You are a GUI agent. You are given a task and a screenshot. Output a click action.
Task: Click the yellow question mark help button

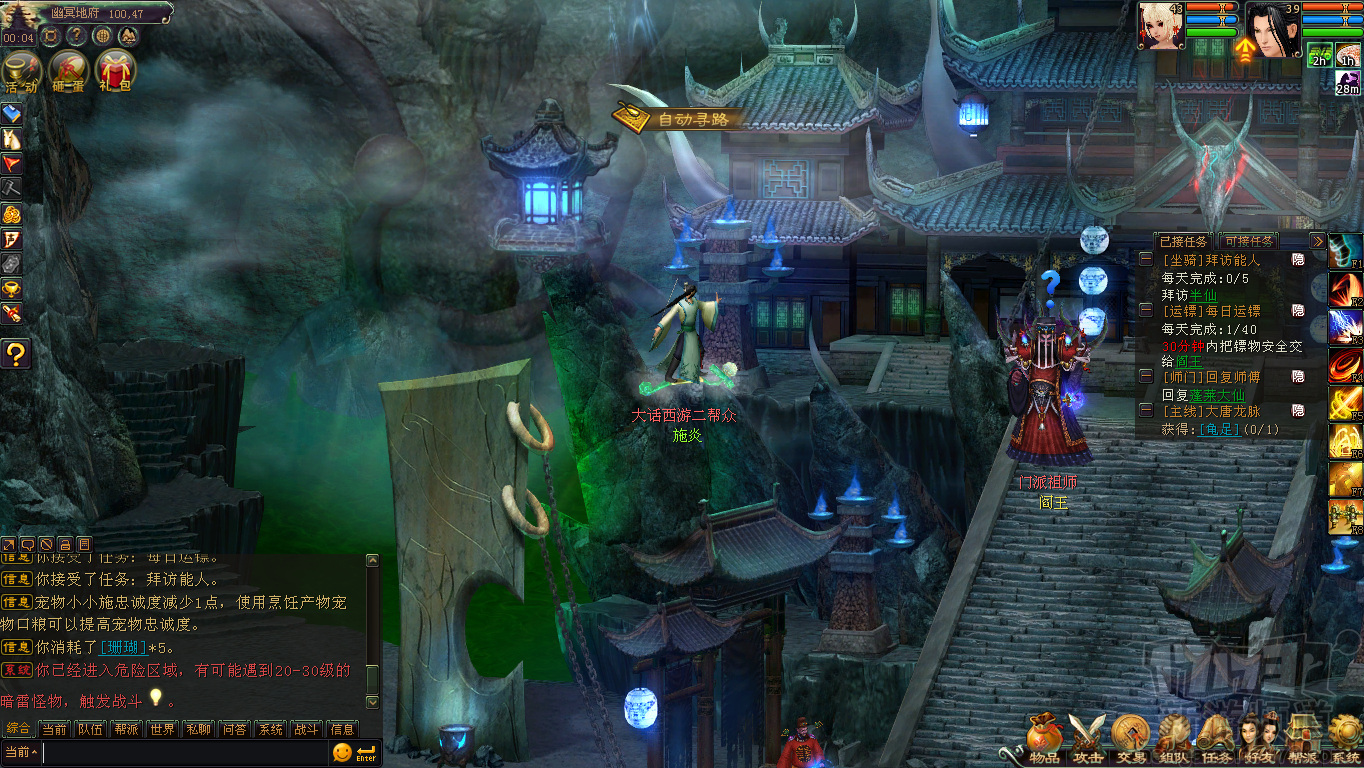16,353
